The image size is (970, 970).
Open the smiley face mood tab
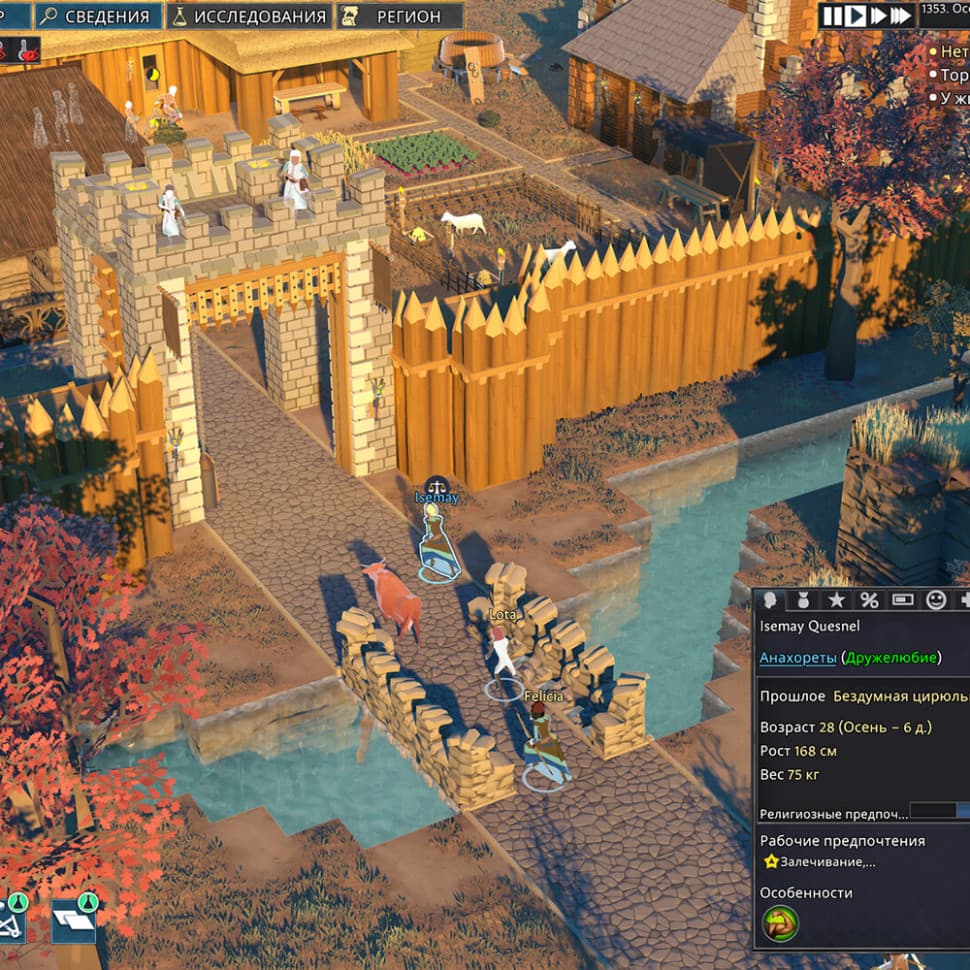pyautogui.click(x=936, y=600)
